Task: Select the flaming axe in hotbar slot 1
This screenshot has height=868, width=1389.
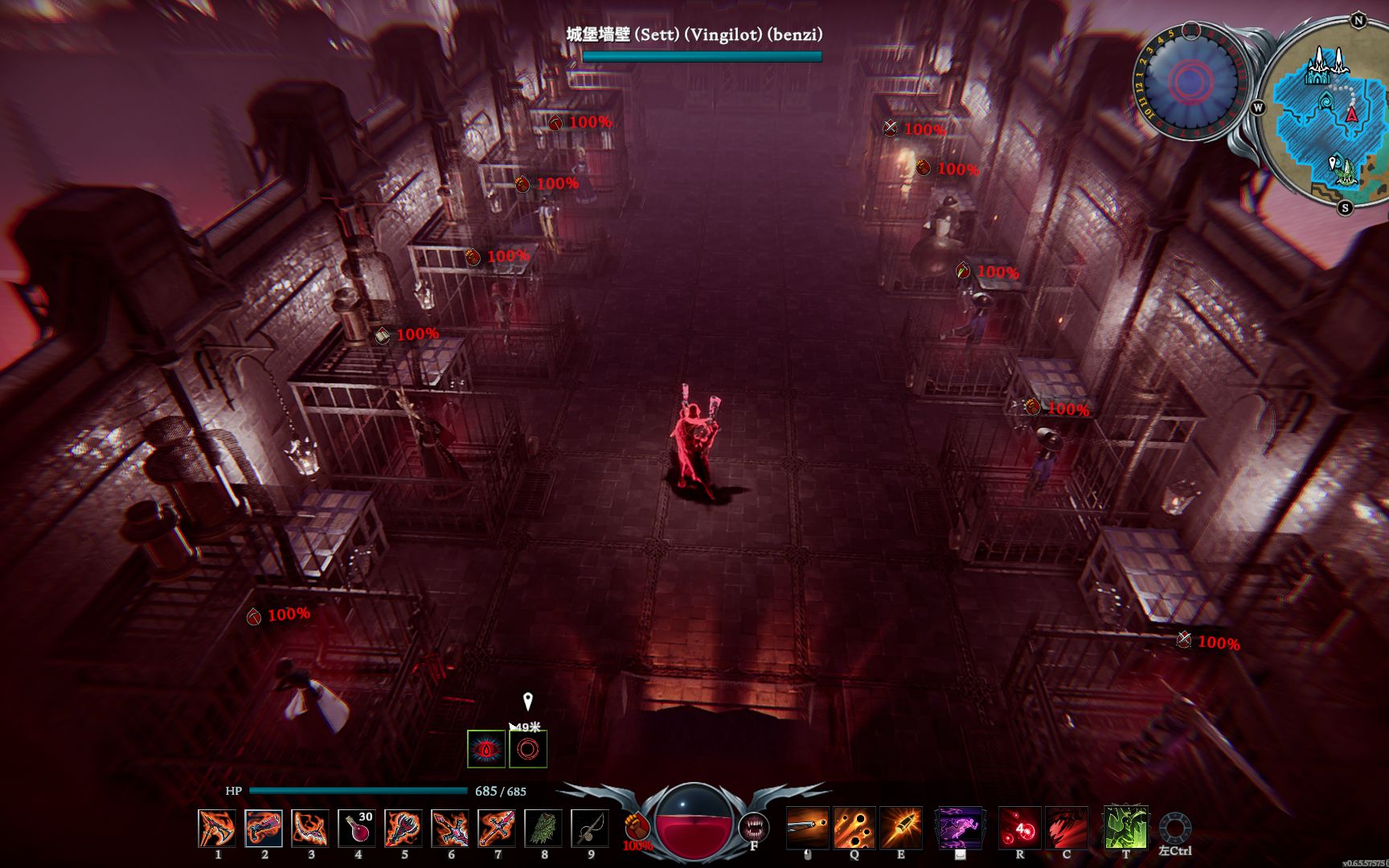Action: click(x=217, y=828)
